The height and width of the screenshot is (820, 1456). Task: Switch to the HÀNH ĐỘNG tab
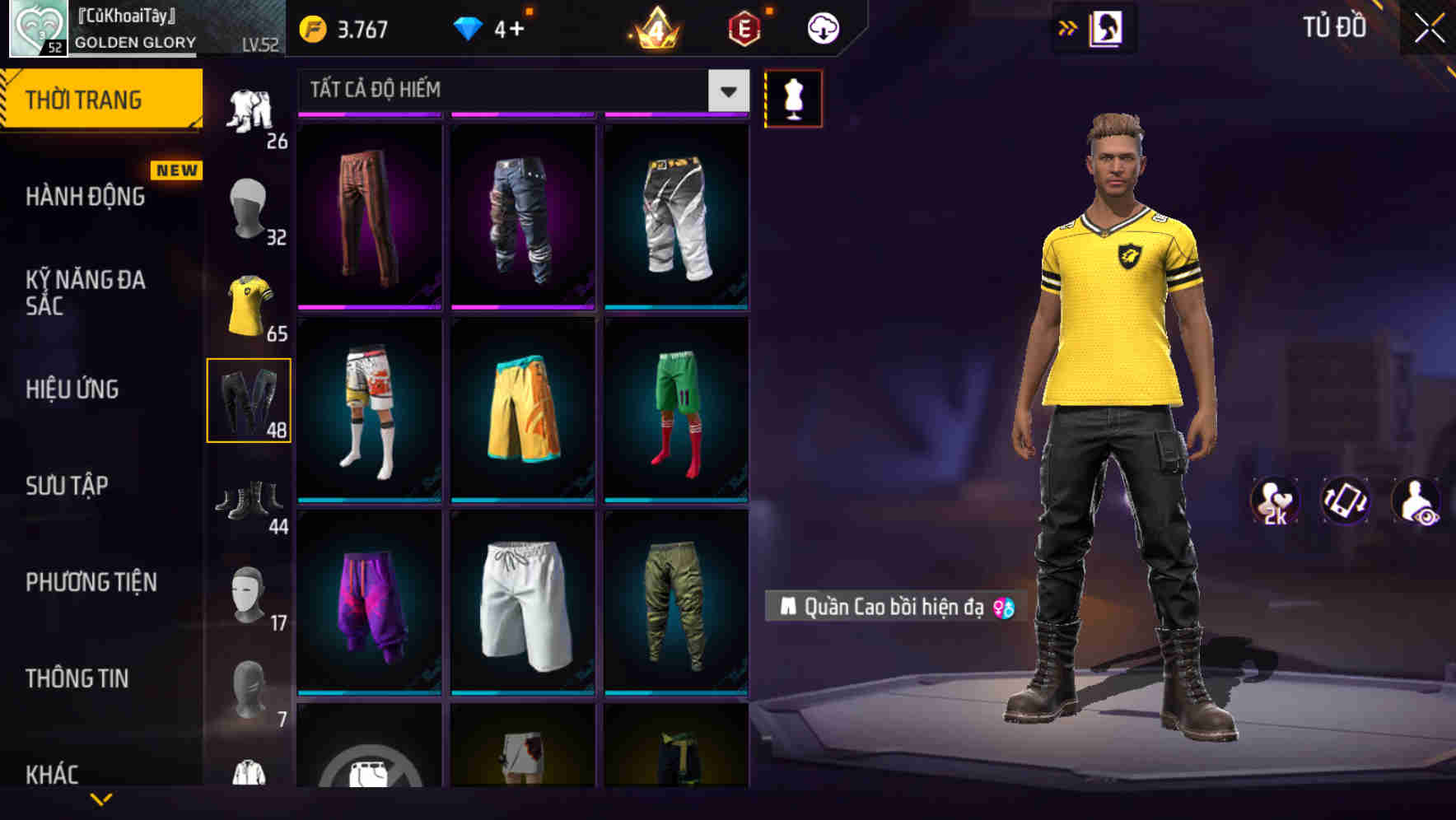tap(87, 196)
